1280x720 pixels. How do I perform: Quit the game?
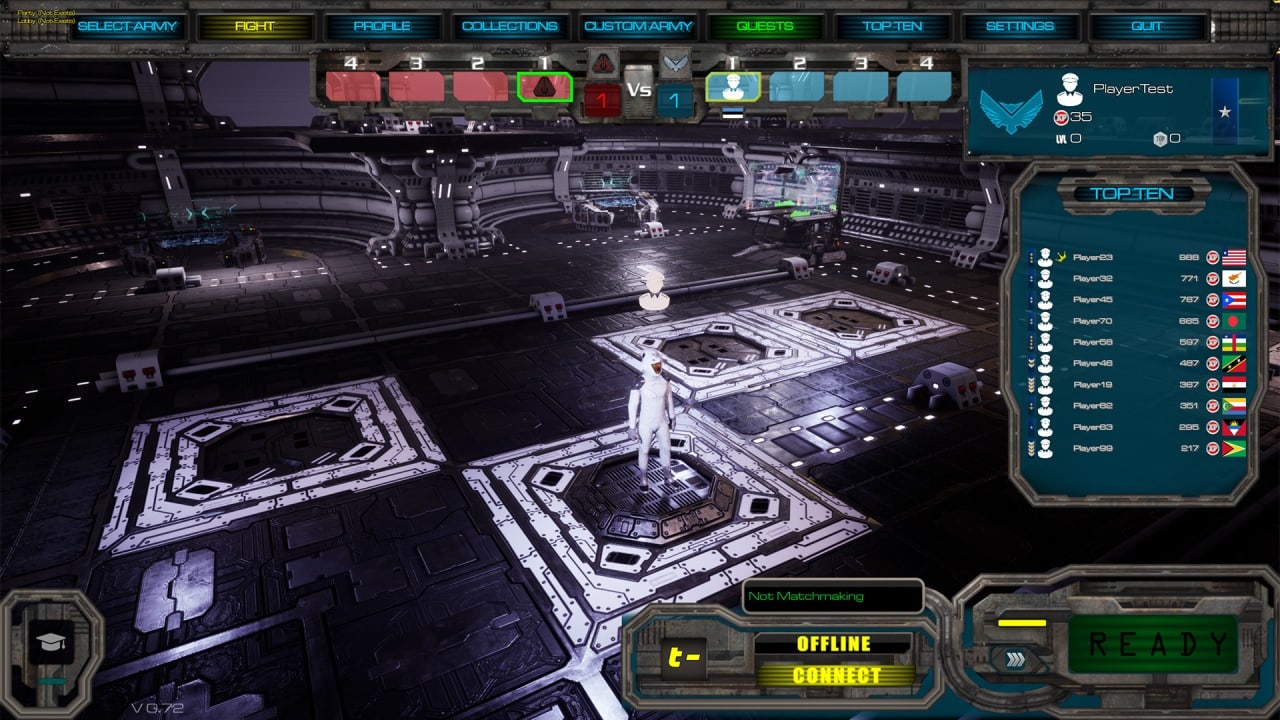pos(1147,26)
